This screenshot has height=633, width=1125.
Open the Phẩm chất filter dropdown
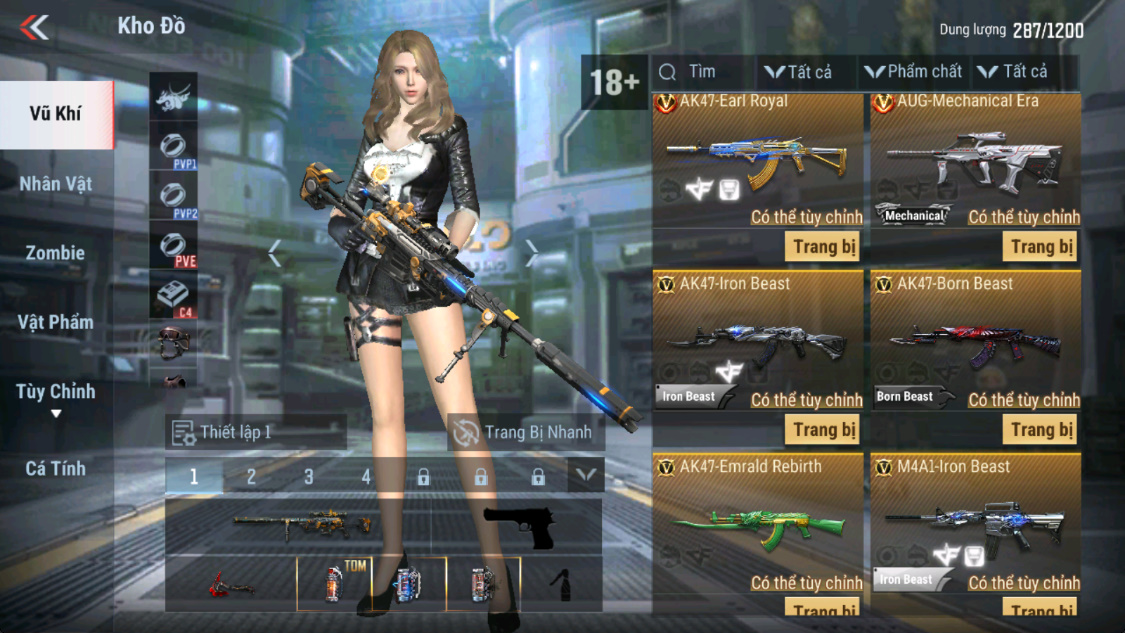click(913, 72)
